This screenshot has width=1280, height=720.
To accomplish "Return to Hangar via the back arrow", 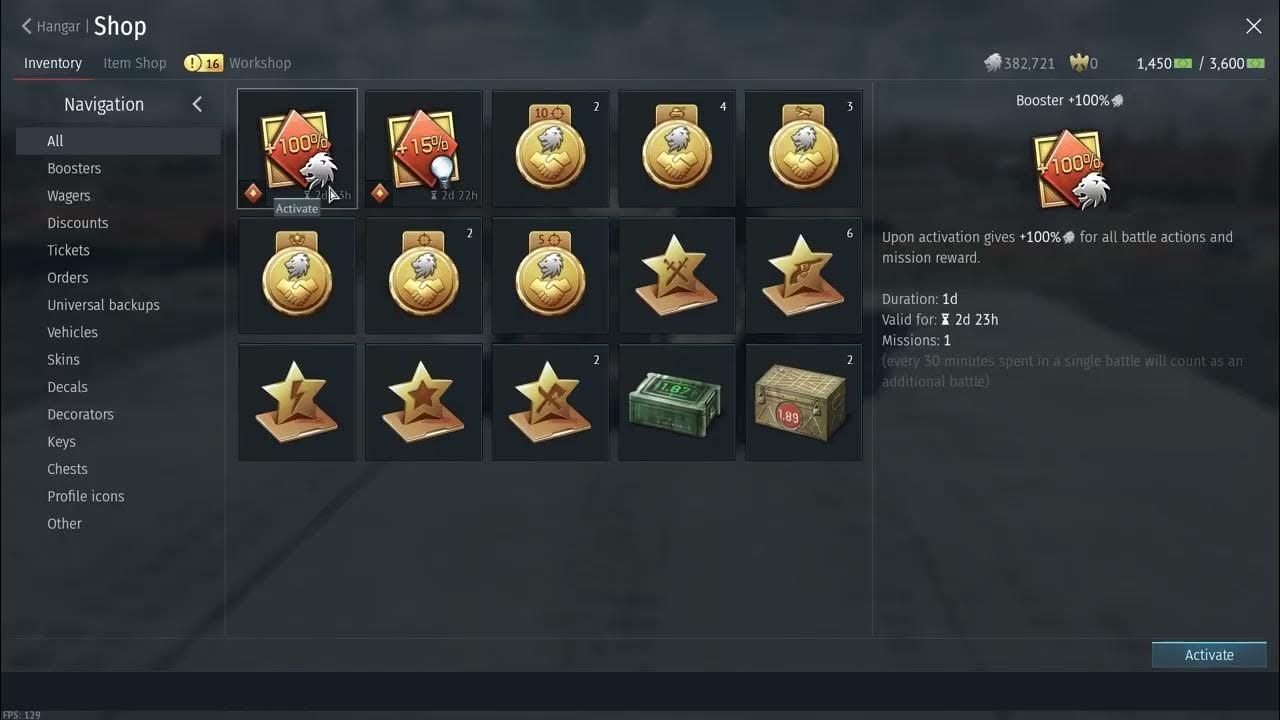I will [25, 26].
